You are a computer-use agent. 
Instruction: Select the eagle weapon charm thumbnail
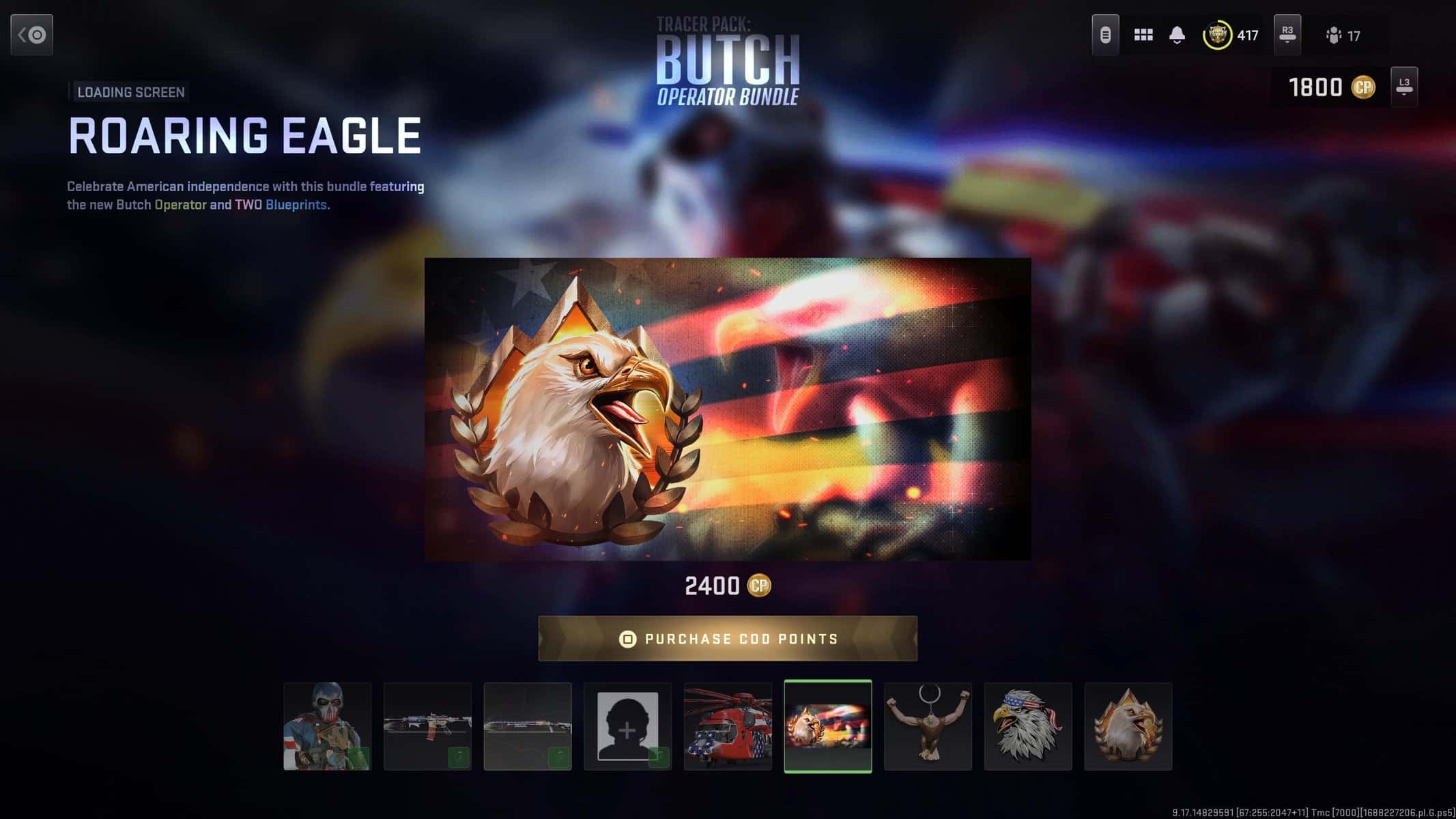(928, 725)
